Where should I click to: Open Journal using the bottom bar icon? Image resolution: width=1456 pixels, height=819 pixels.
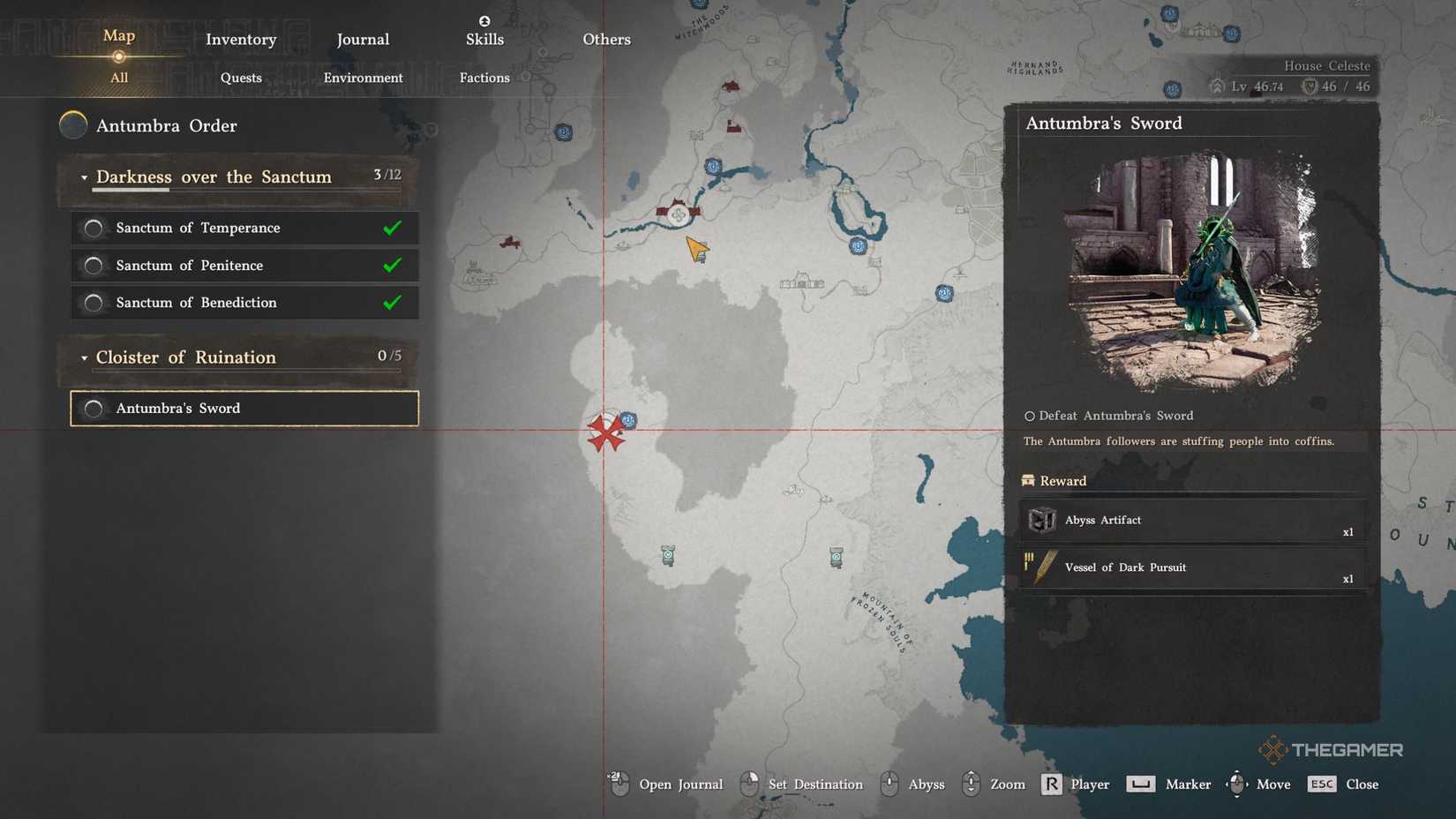pos(619,784)
